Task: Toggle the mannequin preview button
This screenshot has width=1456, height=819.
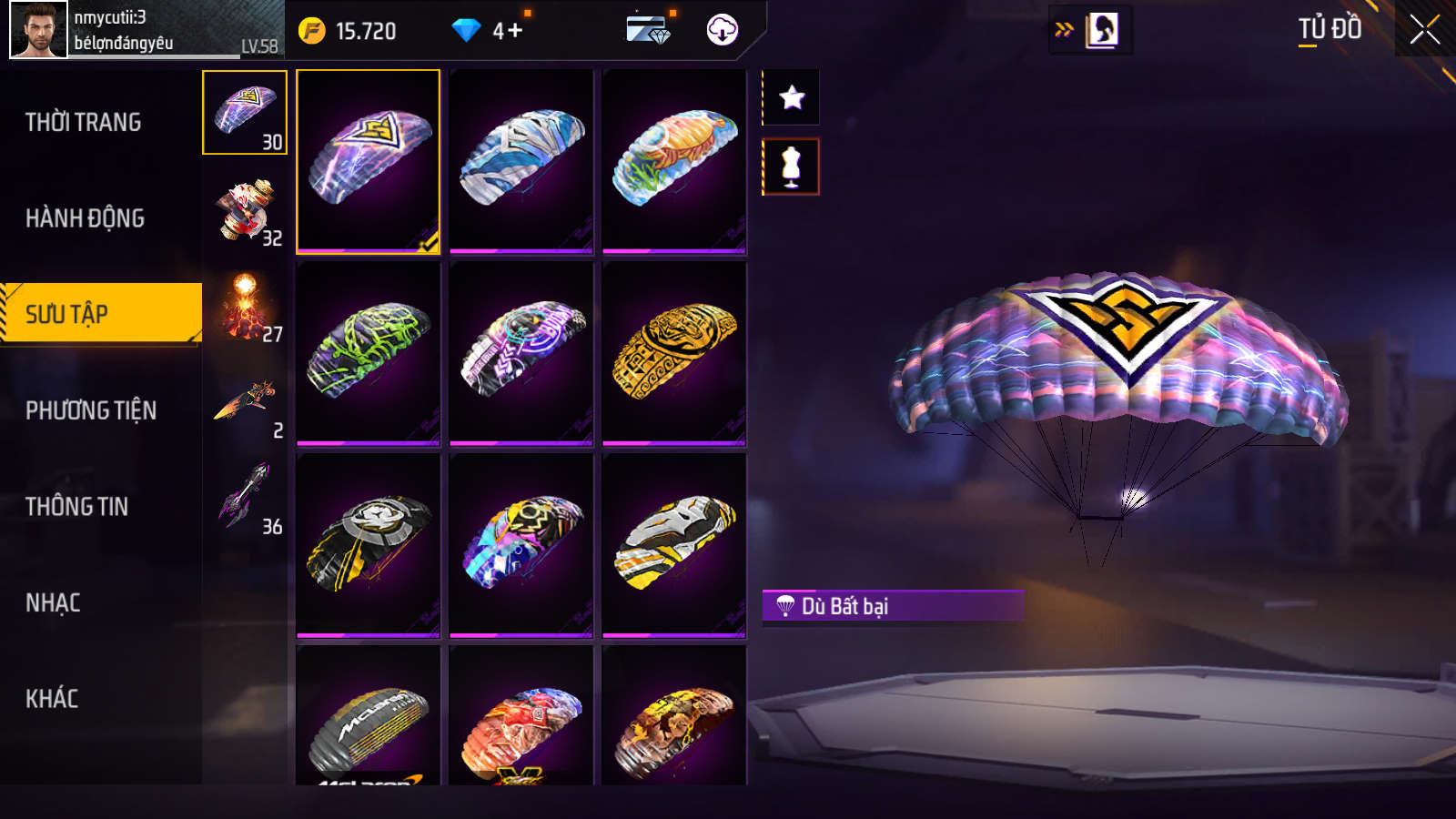Action: (x=792, y=167)
